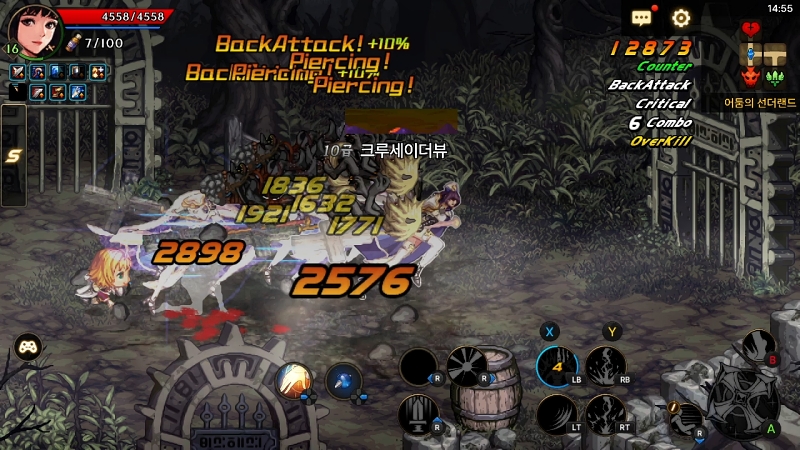Activate the skill marked RB
This screenshot has height=450, width=800.
click(x=605, y=367)
